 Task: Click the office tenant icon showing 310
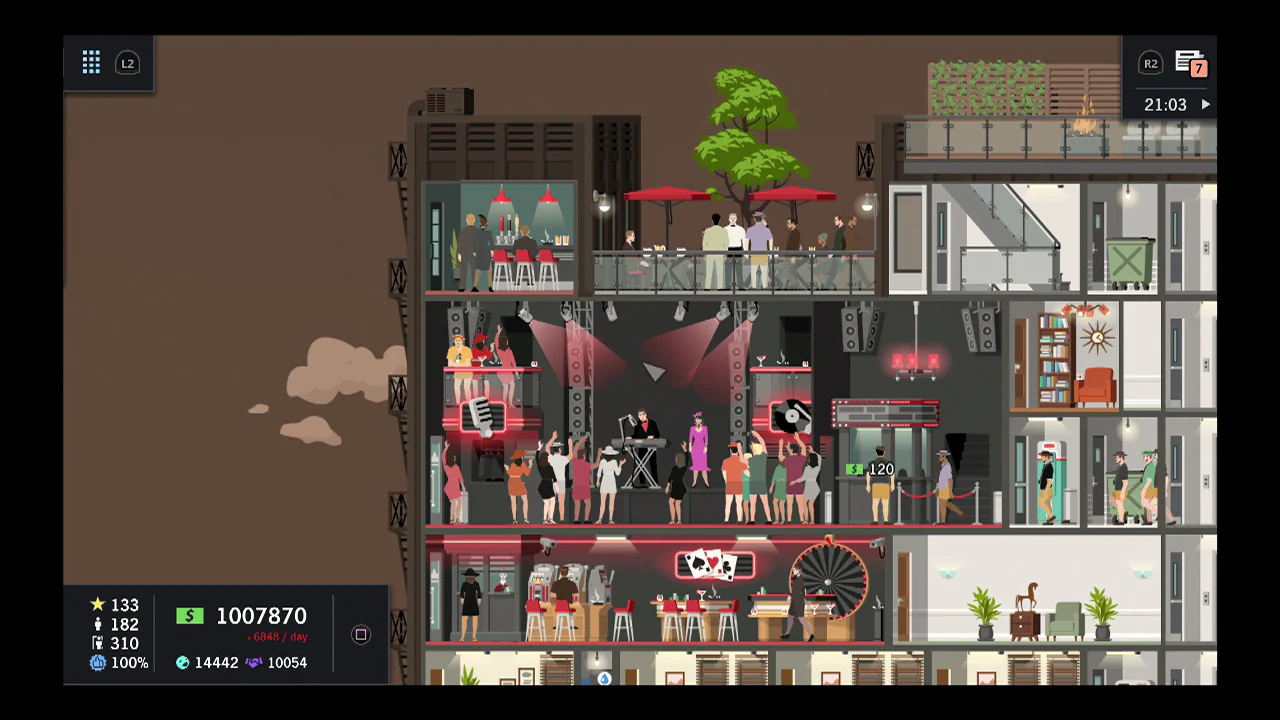pos(97,643)
